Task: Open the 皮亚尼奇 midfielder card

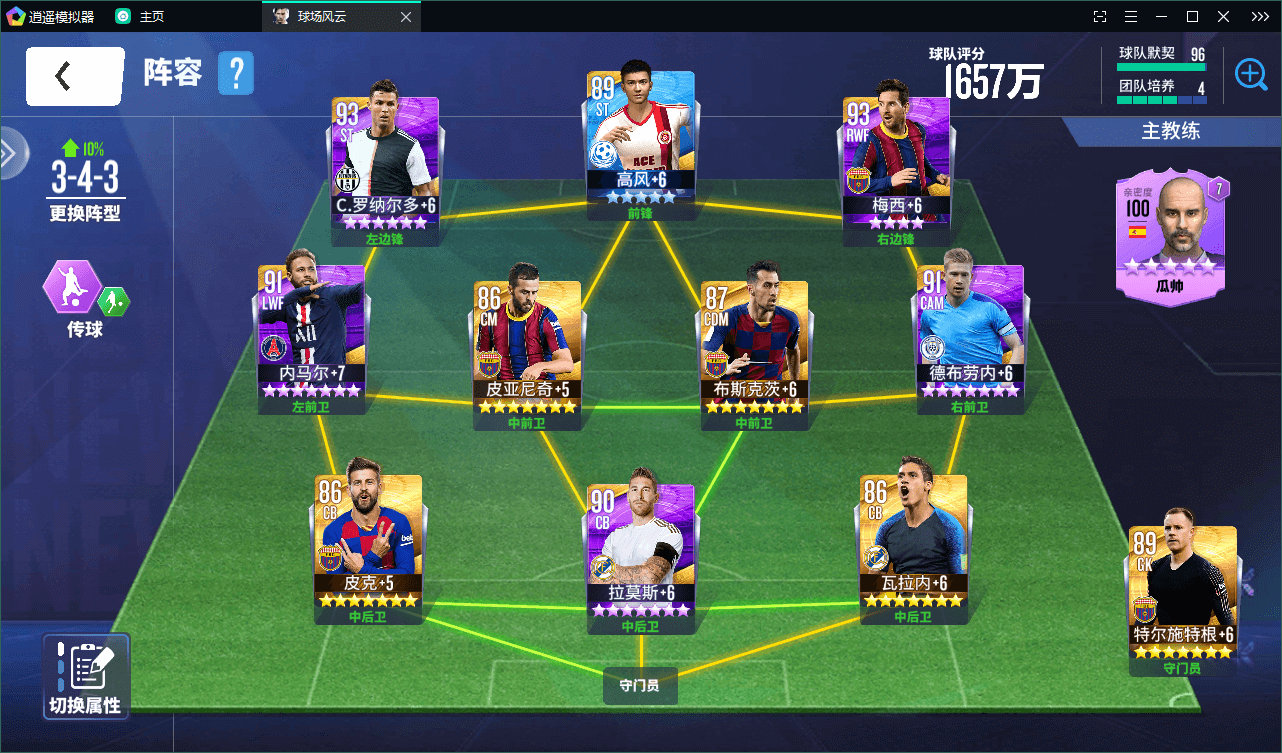Action: pos(527,347)
